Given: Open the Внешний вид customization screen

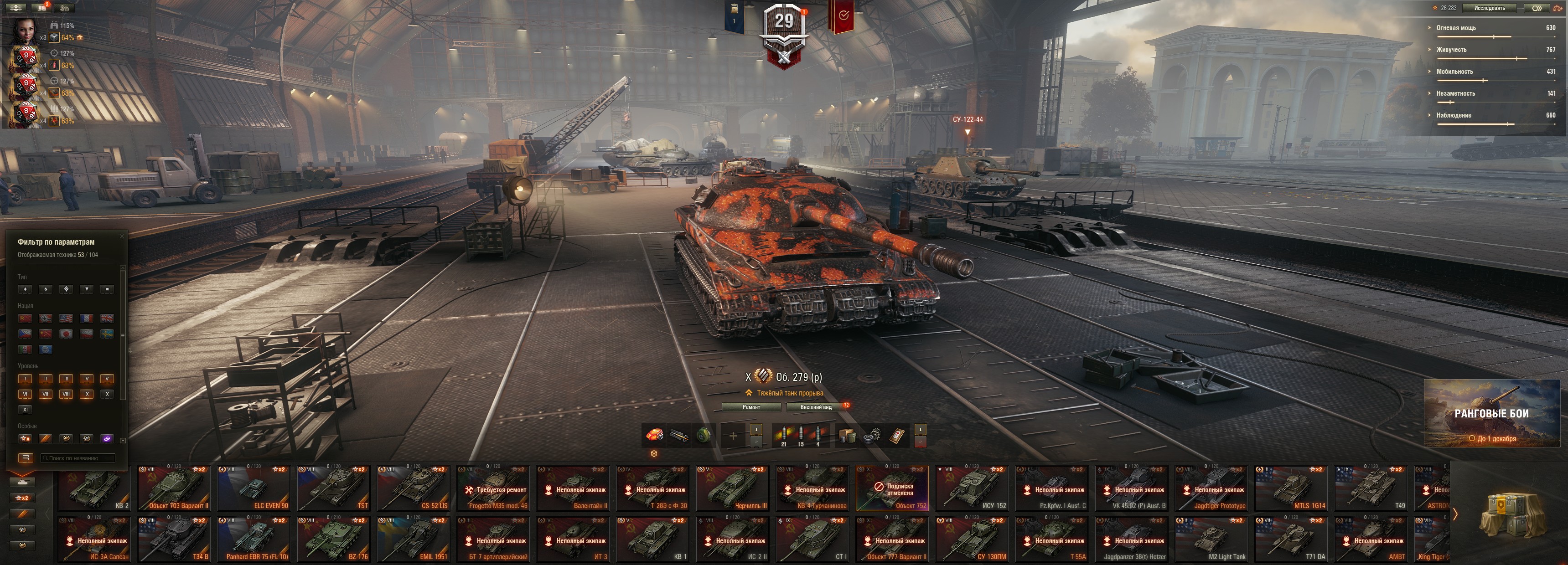Looking at the screenshot, I should [816, 407].
